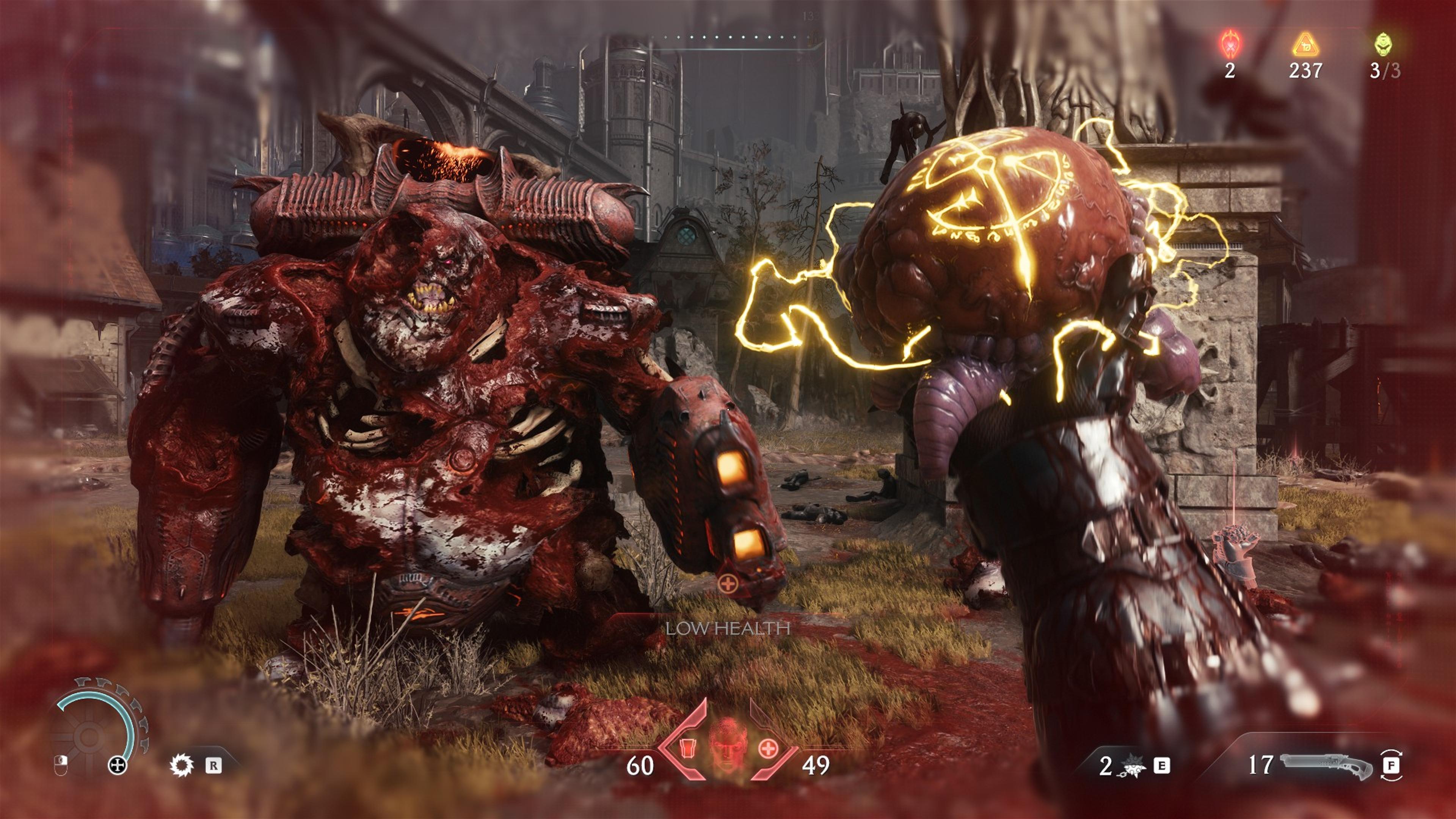Click the cross emblem on shield gauge
Screen dimensions: 1456x819
coord(117,765)
